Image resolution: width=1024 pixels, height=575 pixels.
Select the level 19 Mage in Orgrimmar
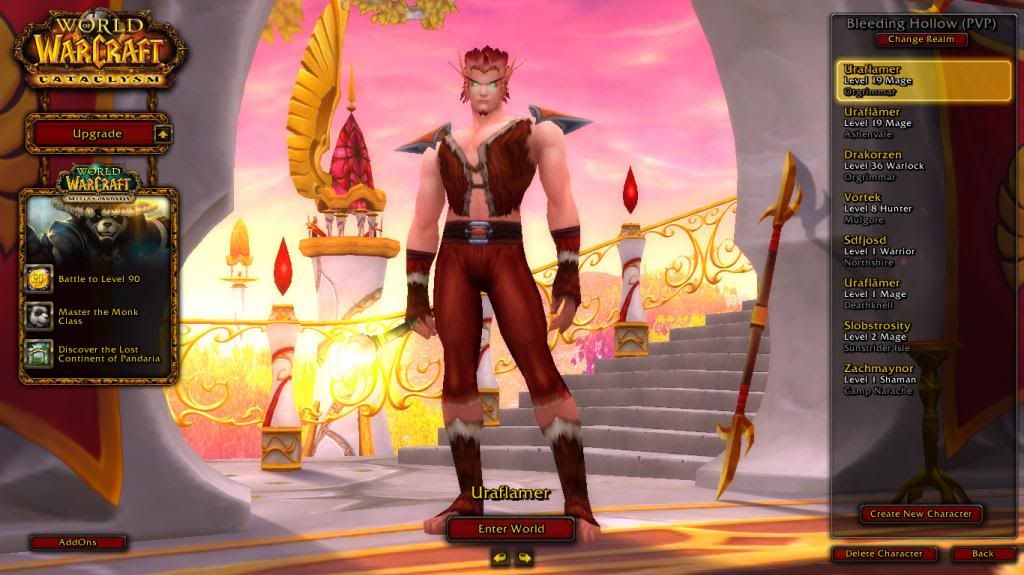pos(909,80)
